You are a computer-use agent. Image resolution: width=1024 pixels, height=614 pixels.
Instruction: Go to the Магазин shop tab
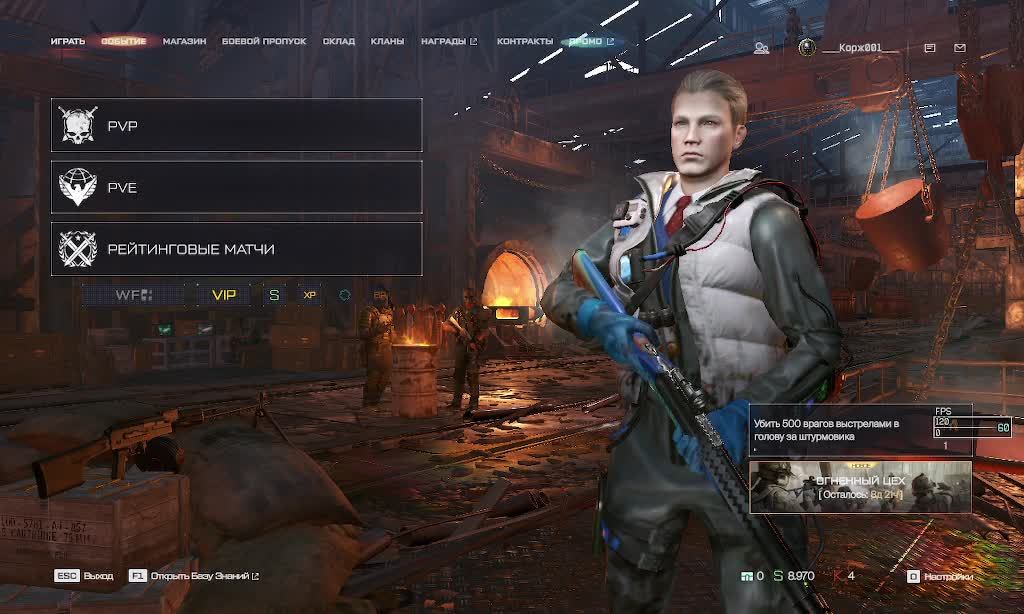point(184,41)
